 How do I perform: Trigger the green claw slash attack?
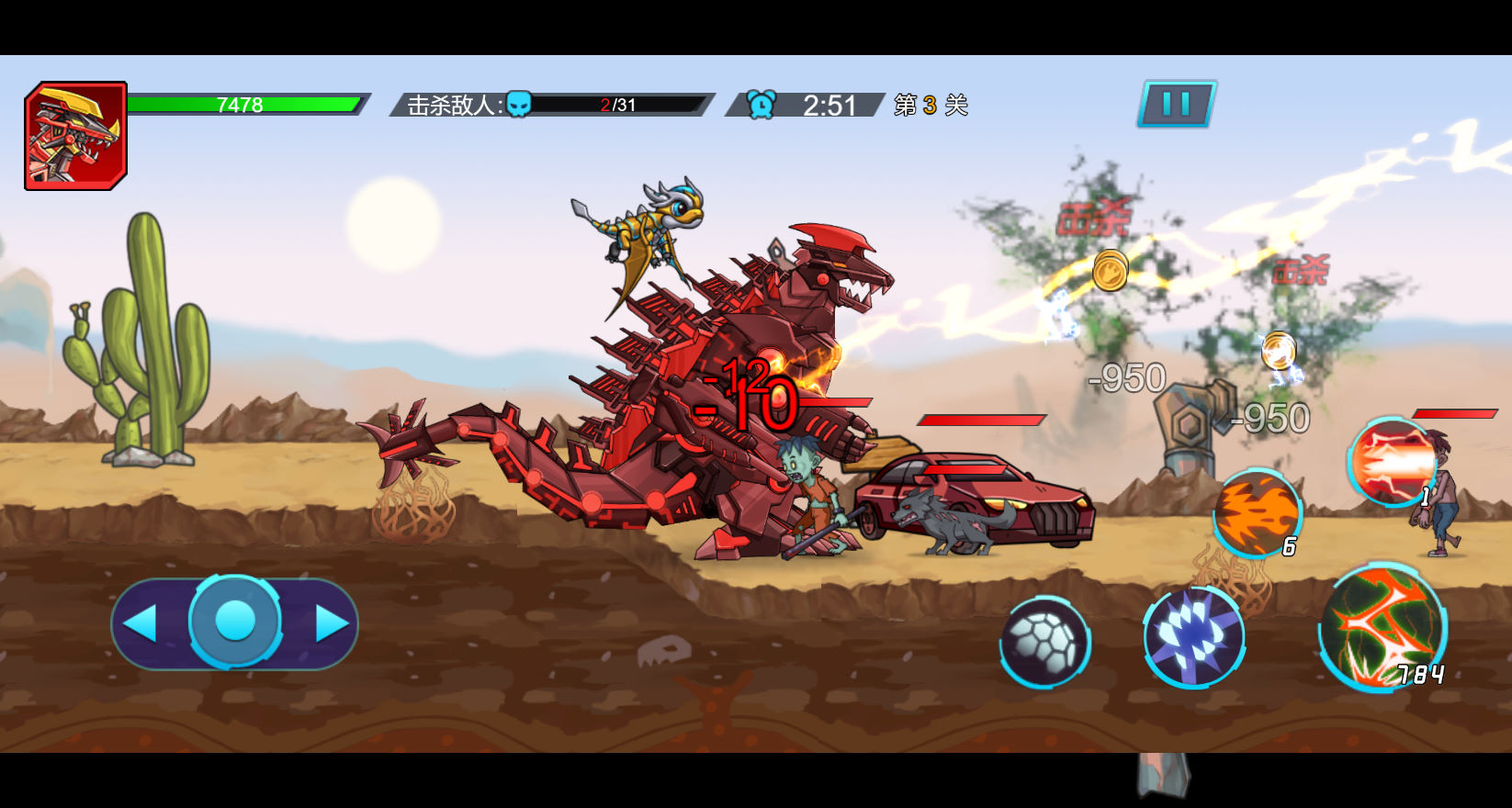(1382, 627)
